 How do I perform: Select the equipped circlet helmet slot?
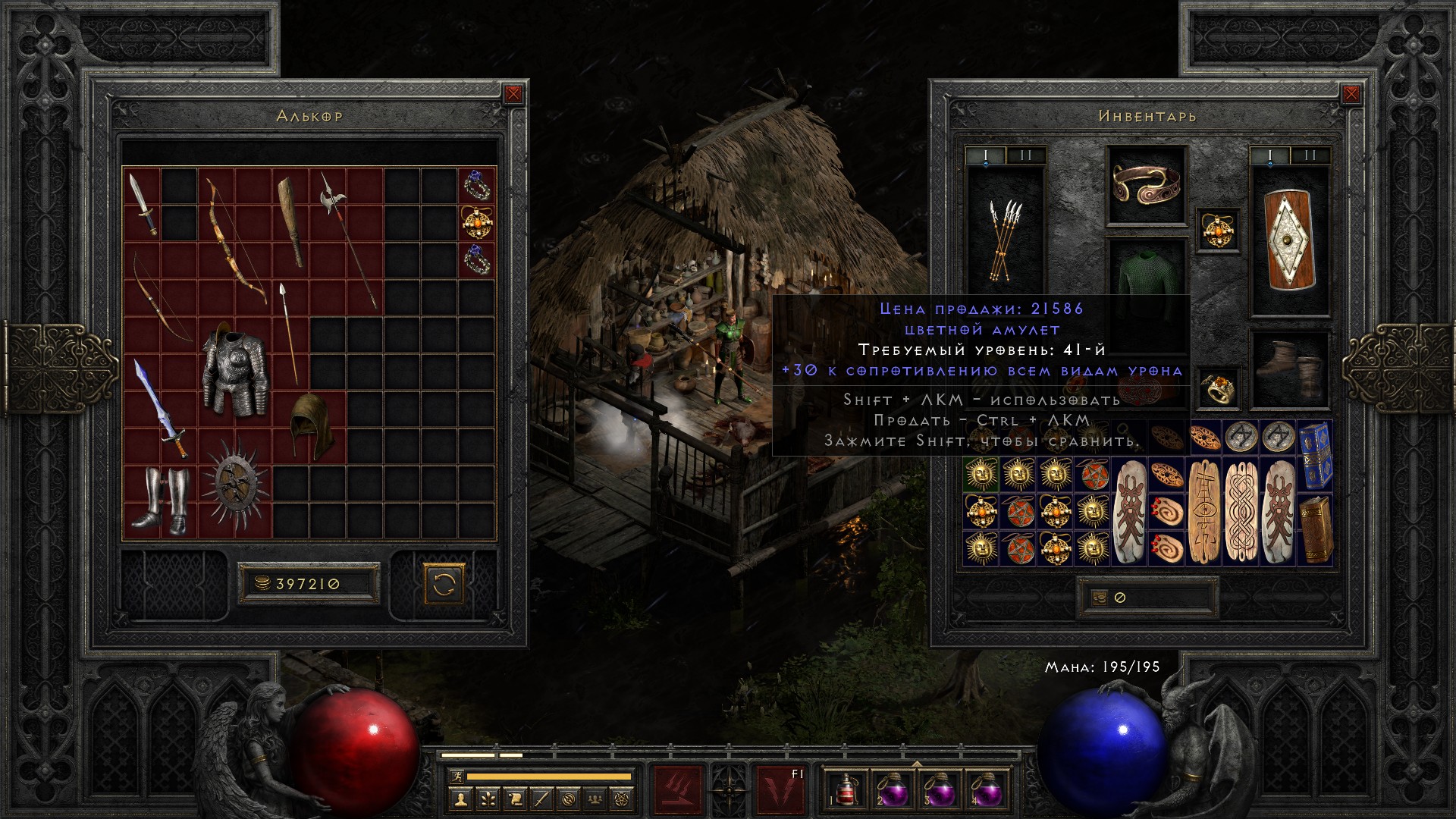(x=1147, y=185)
